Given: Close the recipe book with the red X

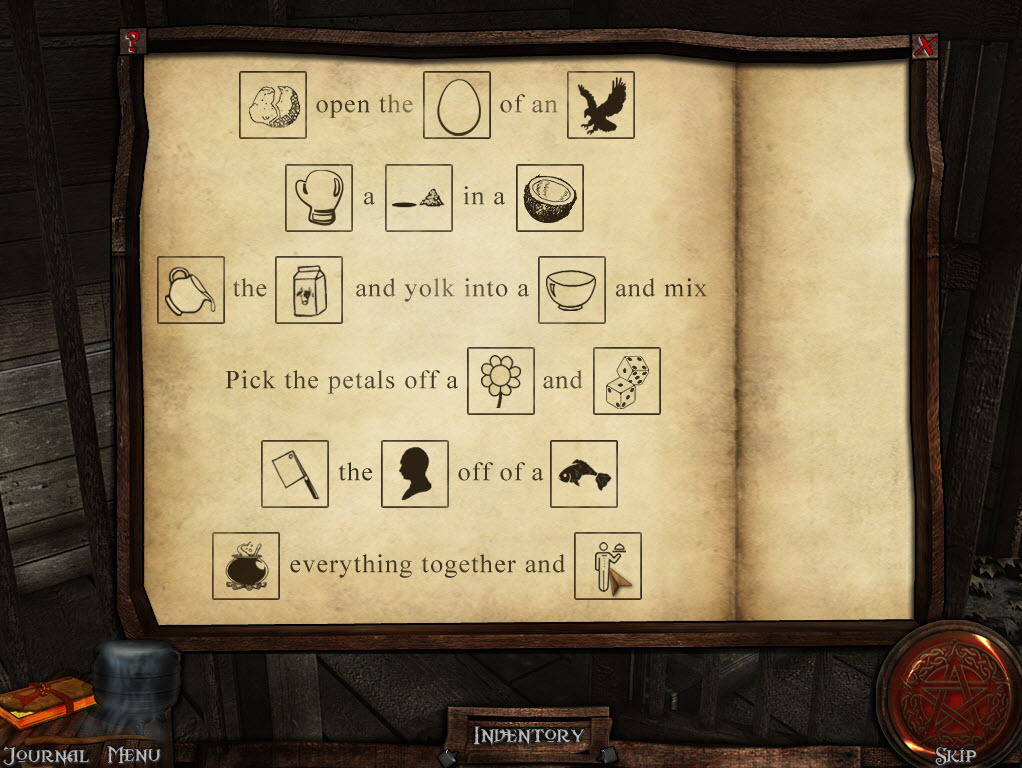Looking at the screenshot, I should [x=926, y=46].
